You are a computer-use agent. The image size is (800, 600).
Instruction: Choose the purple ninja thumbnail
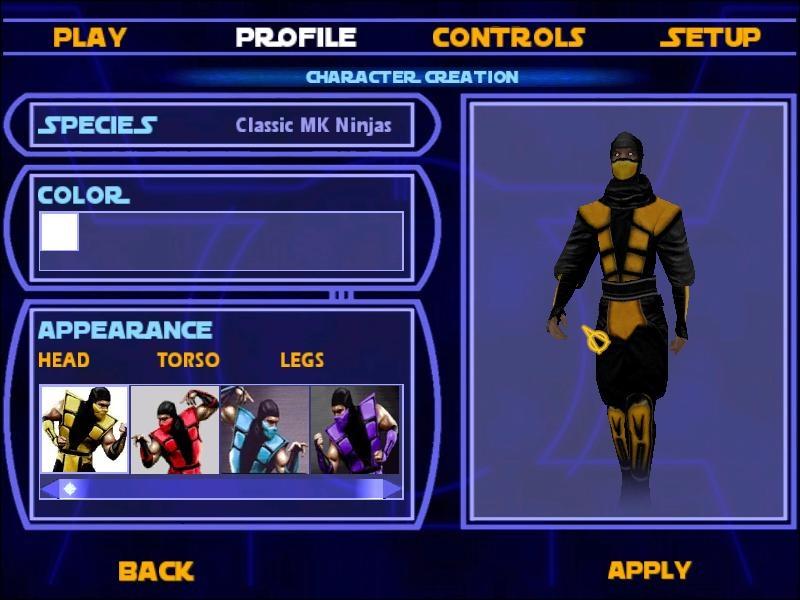[x=355, y=429]
